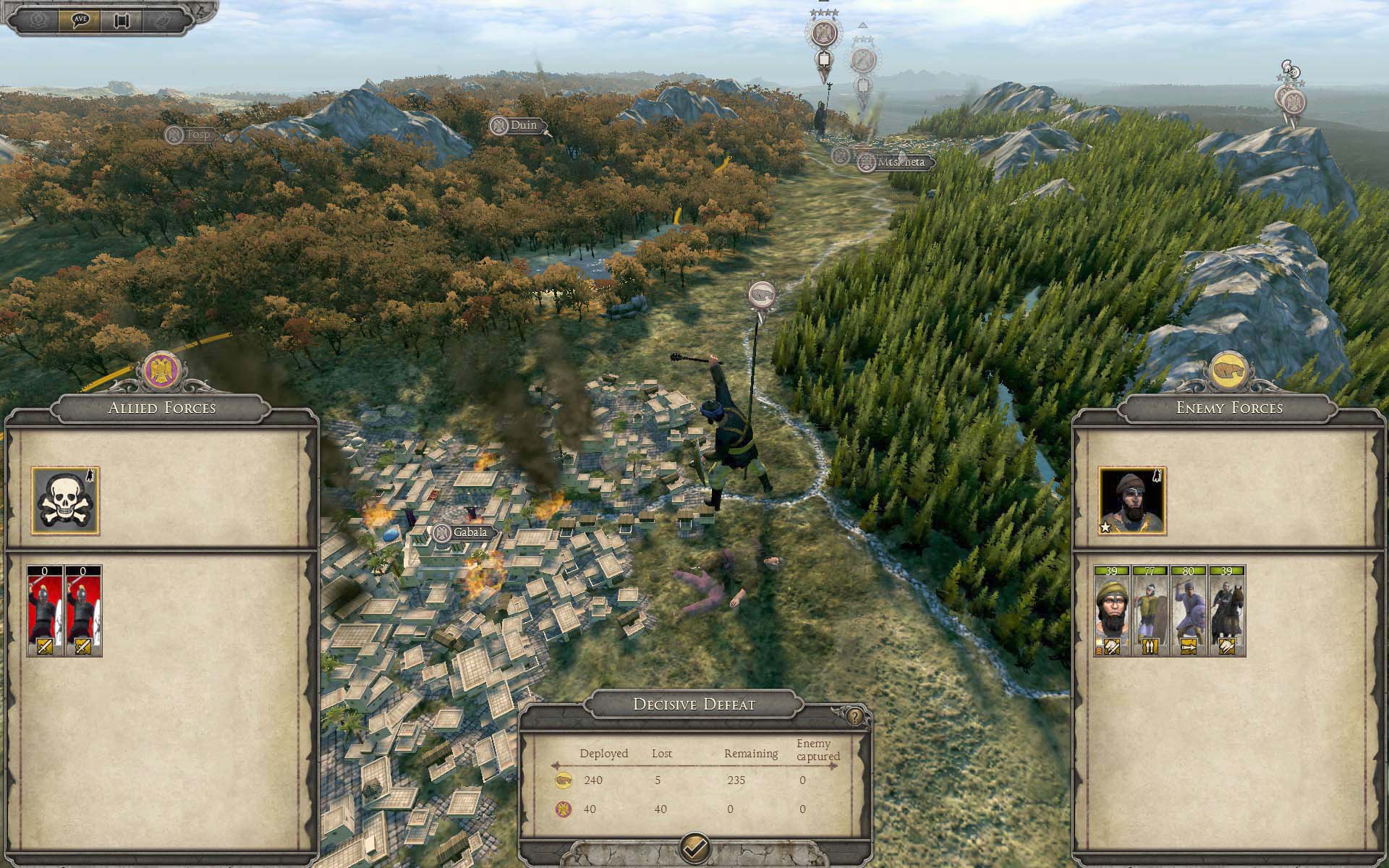
Task: Select the allied skull and crossbones general portrait
Action: coord(65,501)
